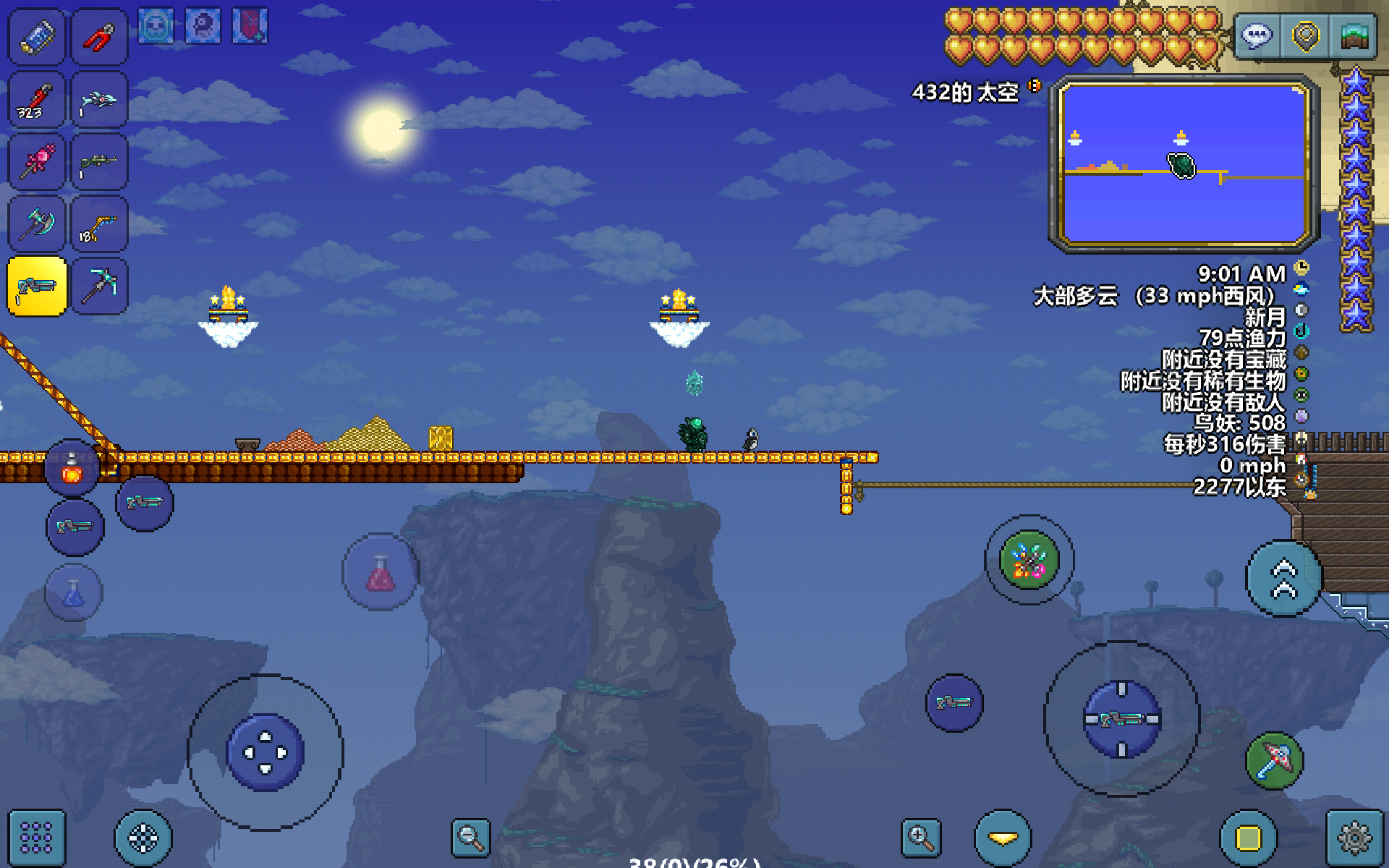Open the chat speech bubble button
This screenshot has width=1389, height=868.
[1257, 36]
